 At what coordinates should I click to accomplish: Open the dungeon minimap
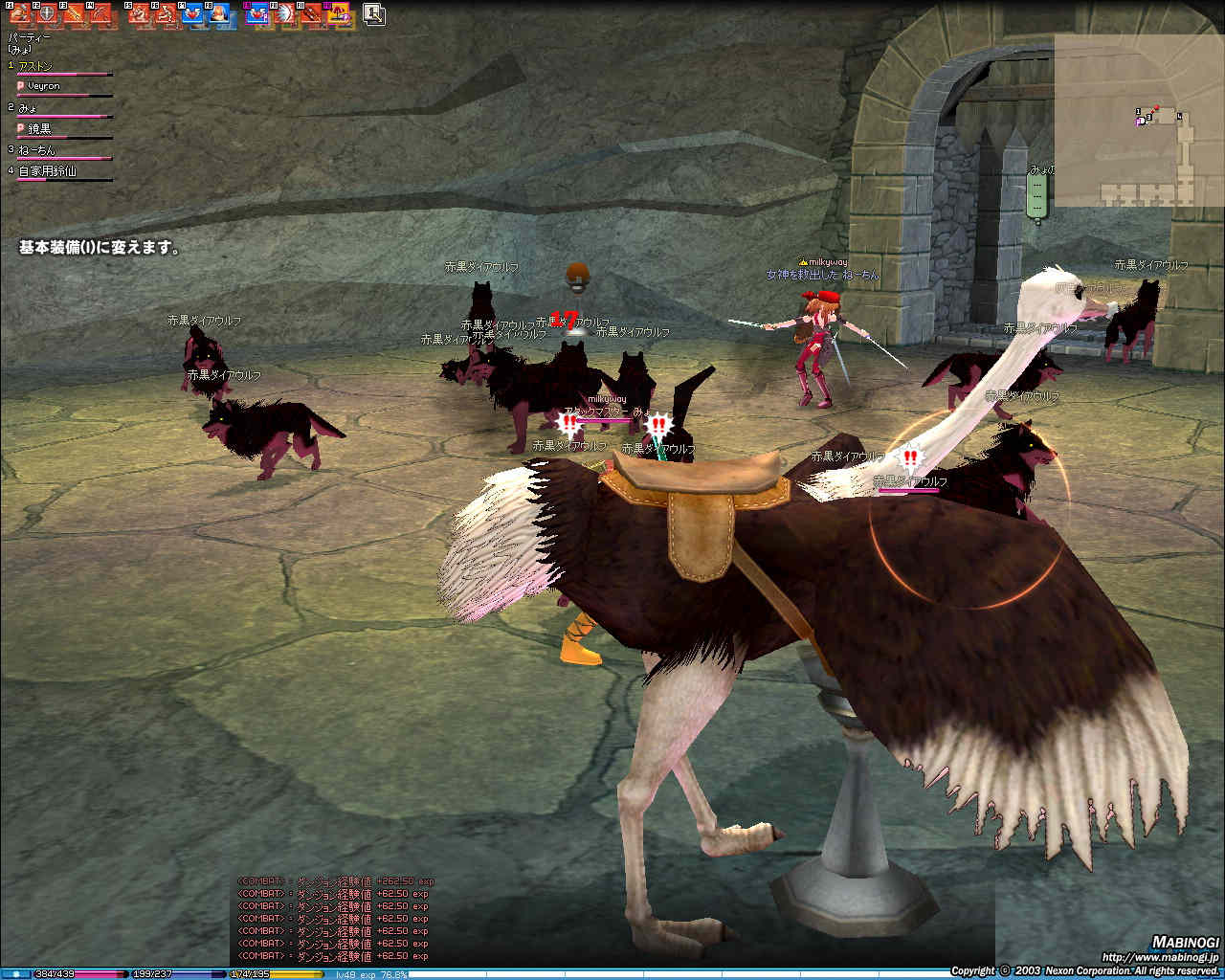[x=1139, y=121]
